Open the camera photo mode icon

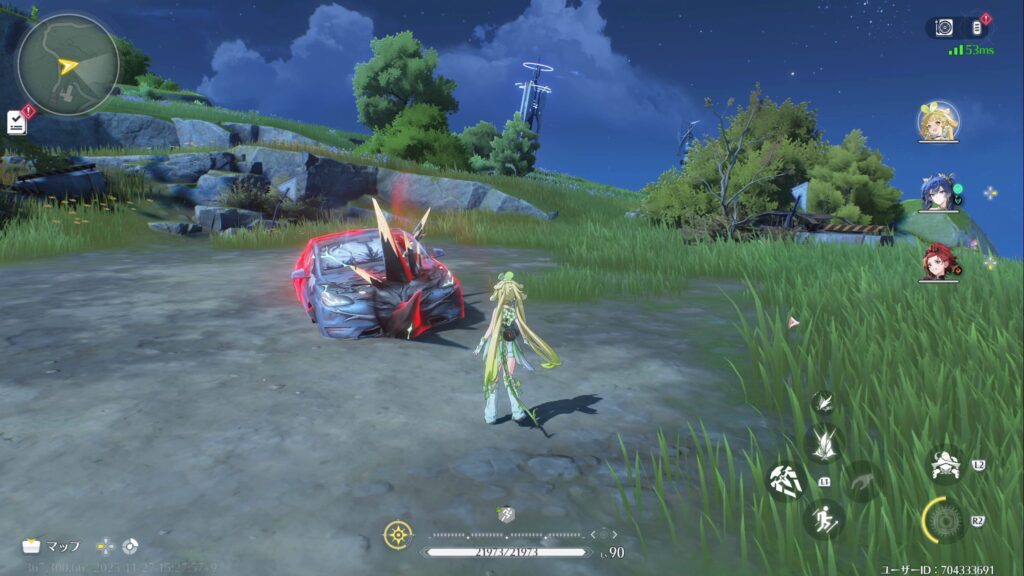click(944, 28)
